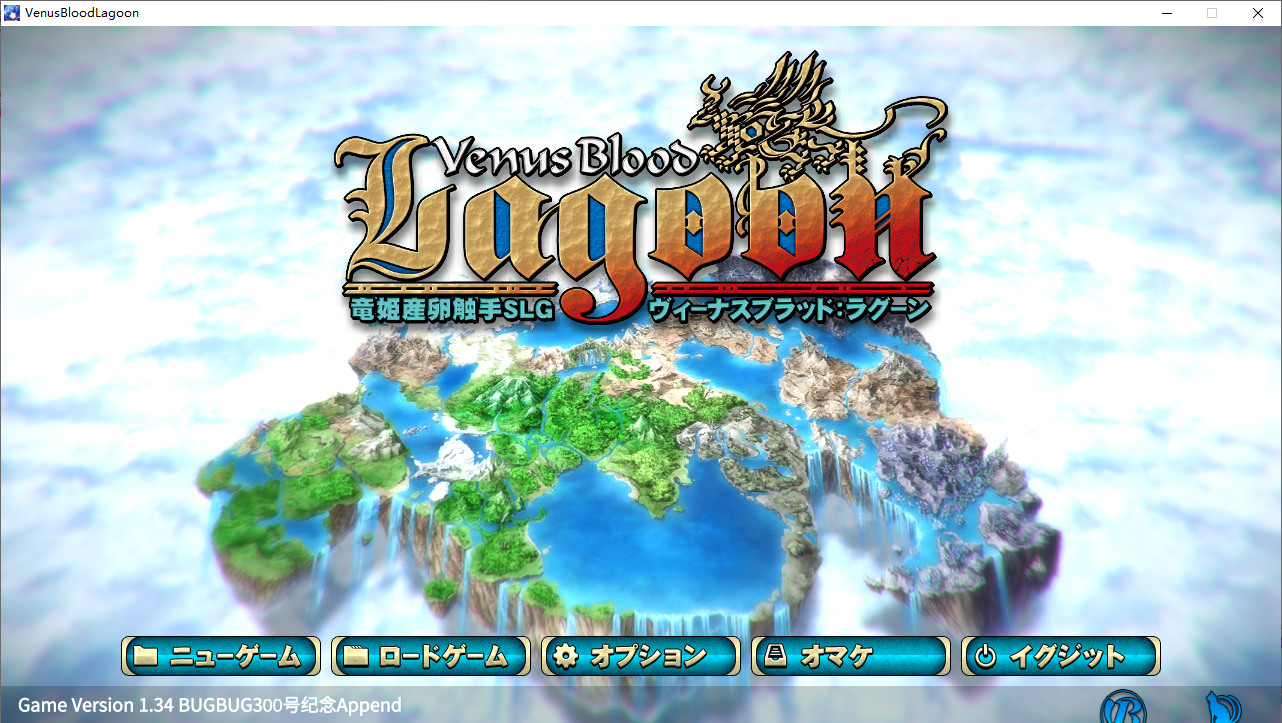Click the bell icon on the オマケ button
The width and height of the screenshot is (1282, 723).
point(777,657)
